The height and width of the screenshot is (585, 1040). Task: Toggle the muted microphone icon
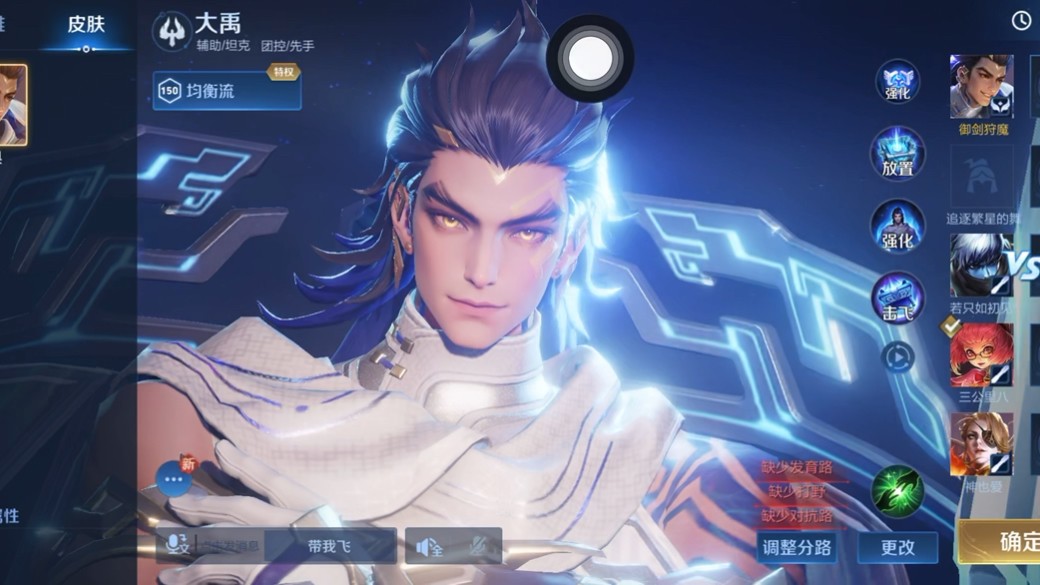pyautogui.click(x=479, y=546)
